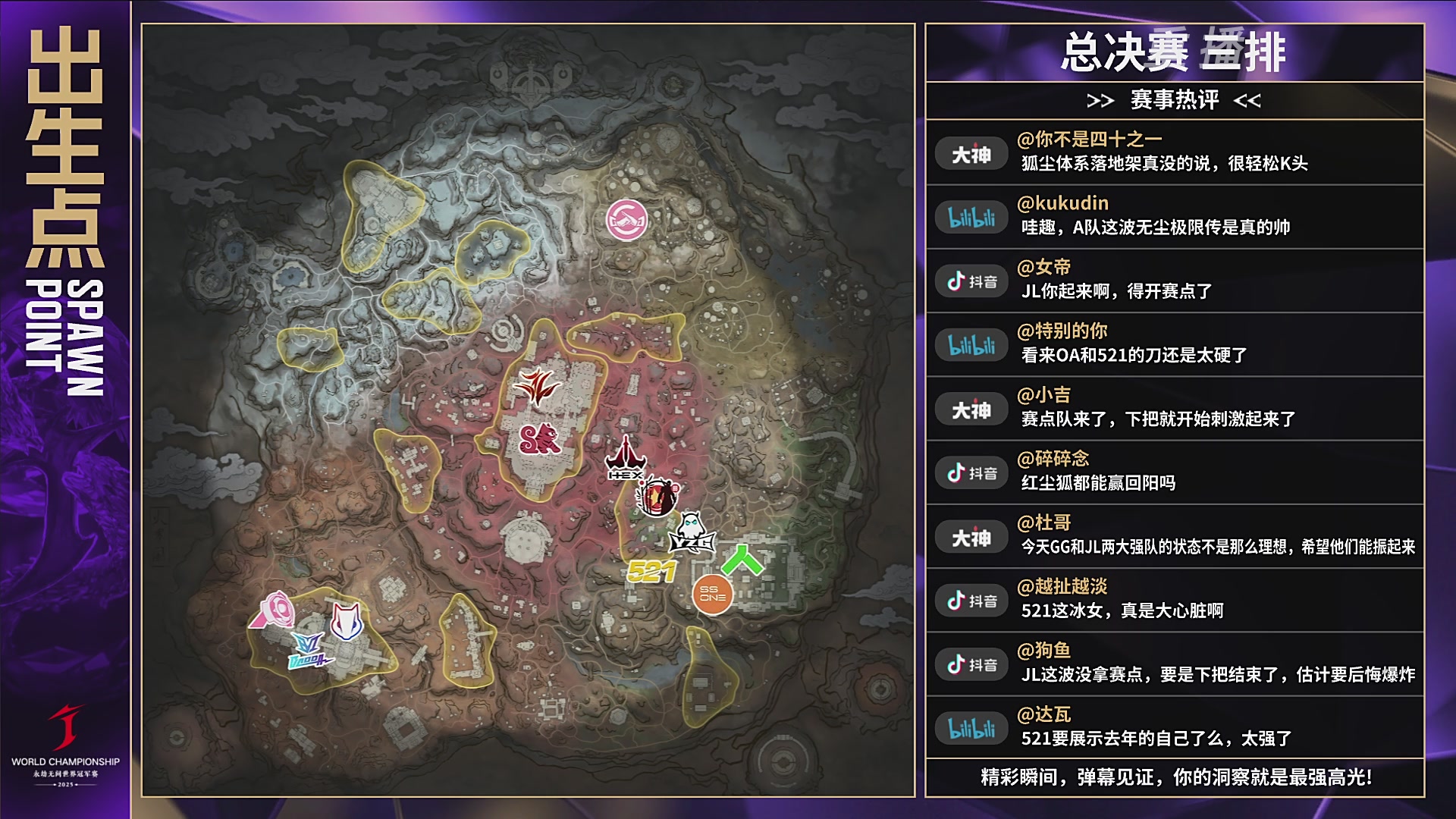1456x819 pixels.
Task: Select the orange SS ONE spawn marker
Action: tap(711, 596)
